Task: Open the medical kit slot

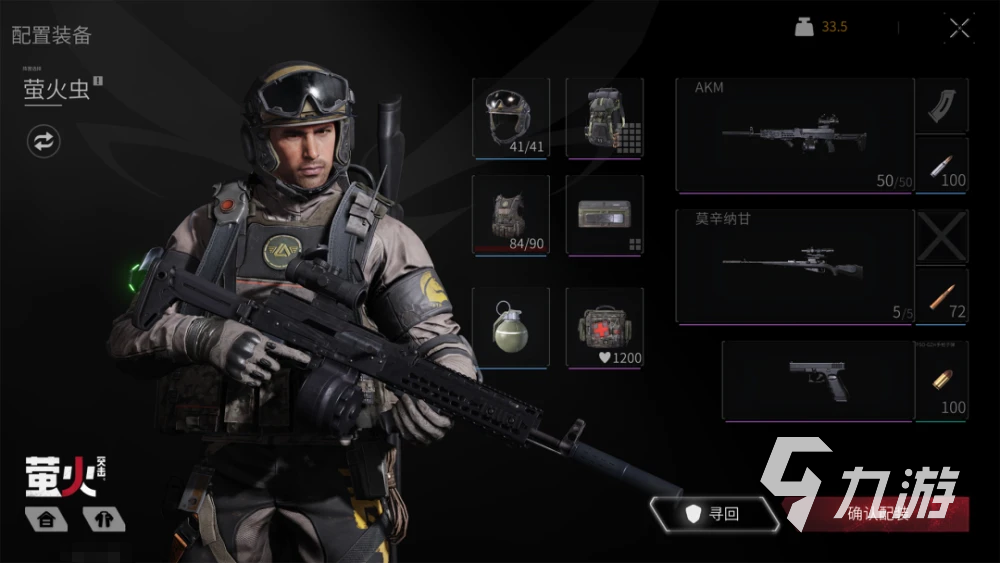Action: click(604, 327)
